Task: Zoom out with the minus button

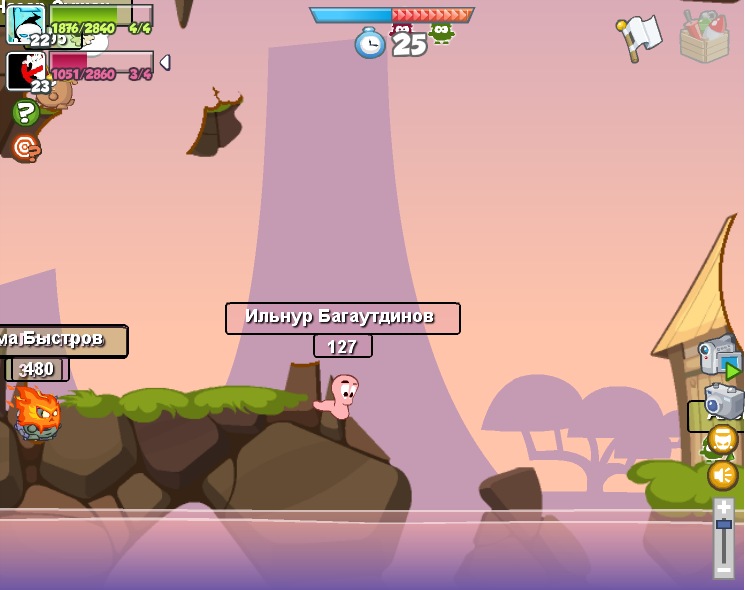Action: pyautogui.click(x=724, y=568)
